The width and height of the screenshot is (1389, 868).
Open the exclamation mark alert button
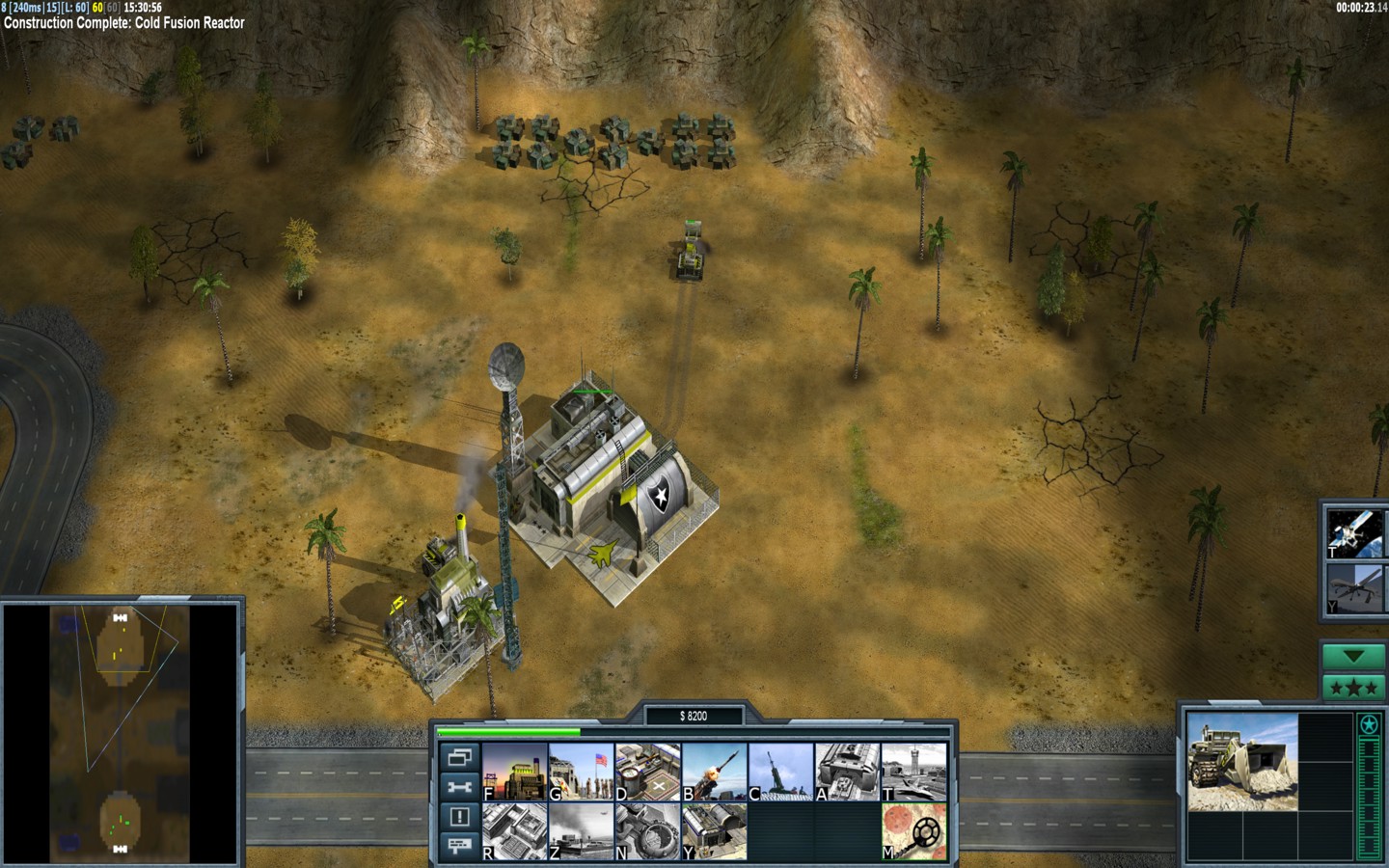[460, 817]
